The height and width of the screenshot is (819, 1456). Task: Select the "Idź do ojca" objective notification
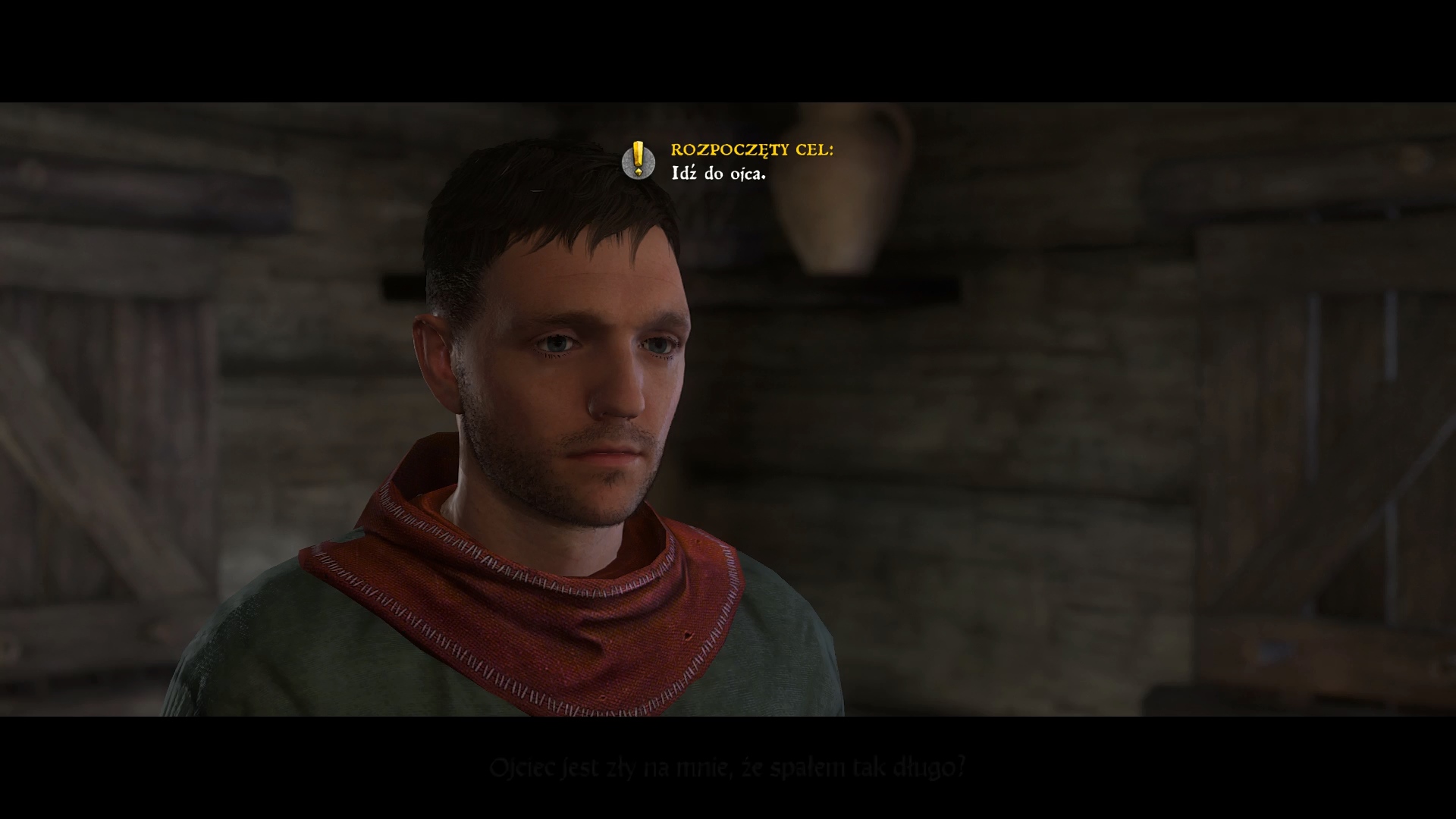(718, 174)
